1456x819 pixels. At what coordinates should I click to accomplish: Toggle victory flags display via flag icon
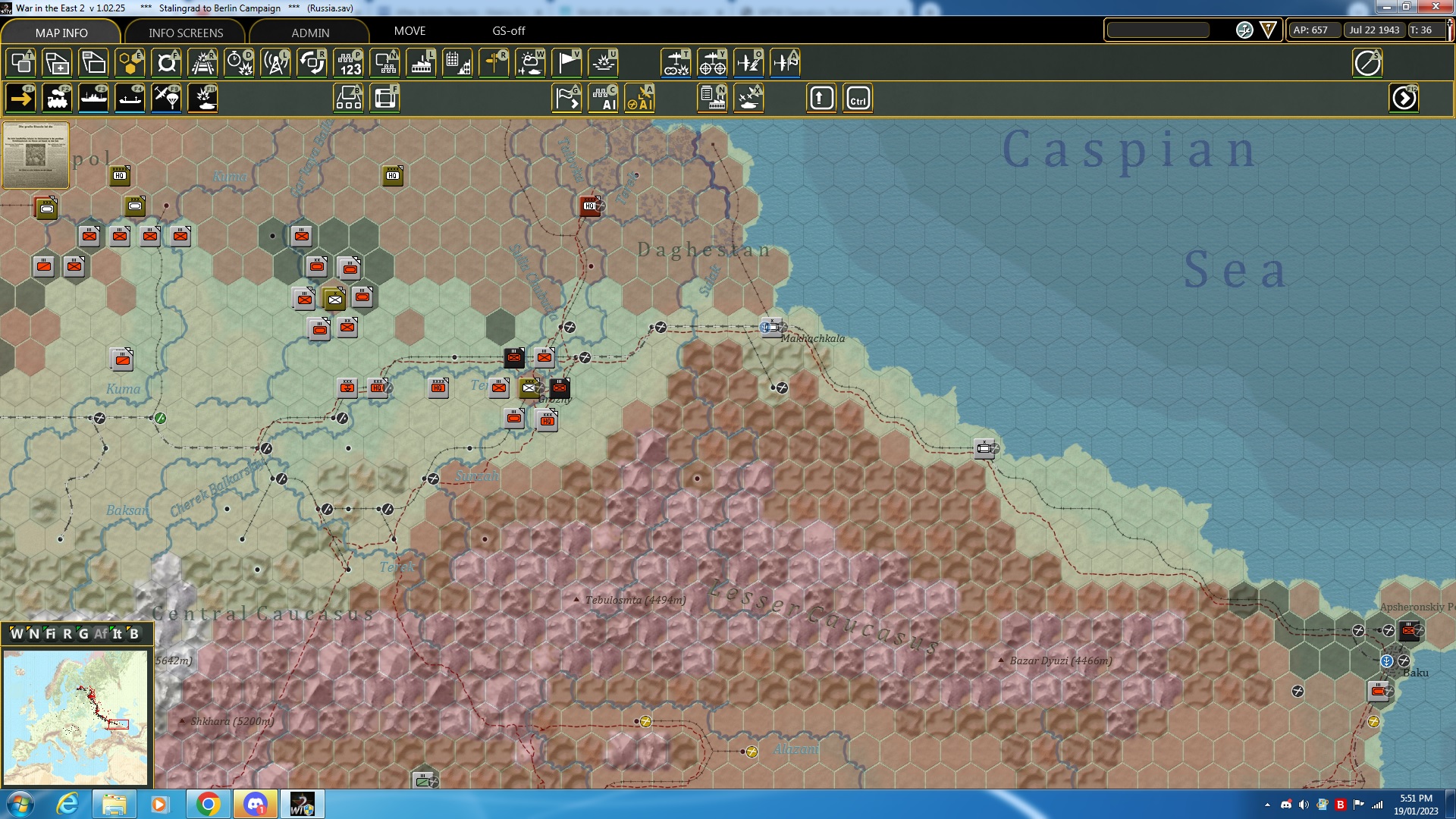pos(566,64)
